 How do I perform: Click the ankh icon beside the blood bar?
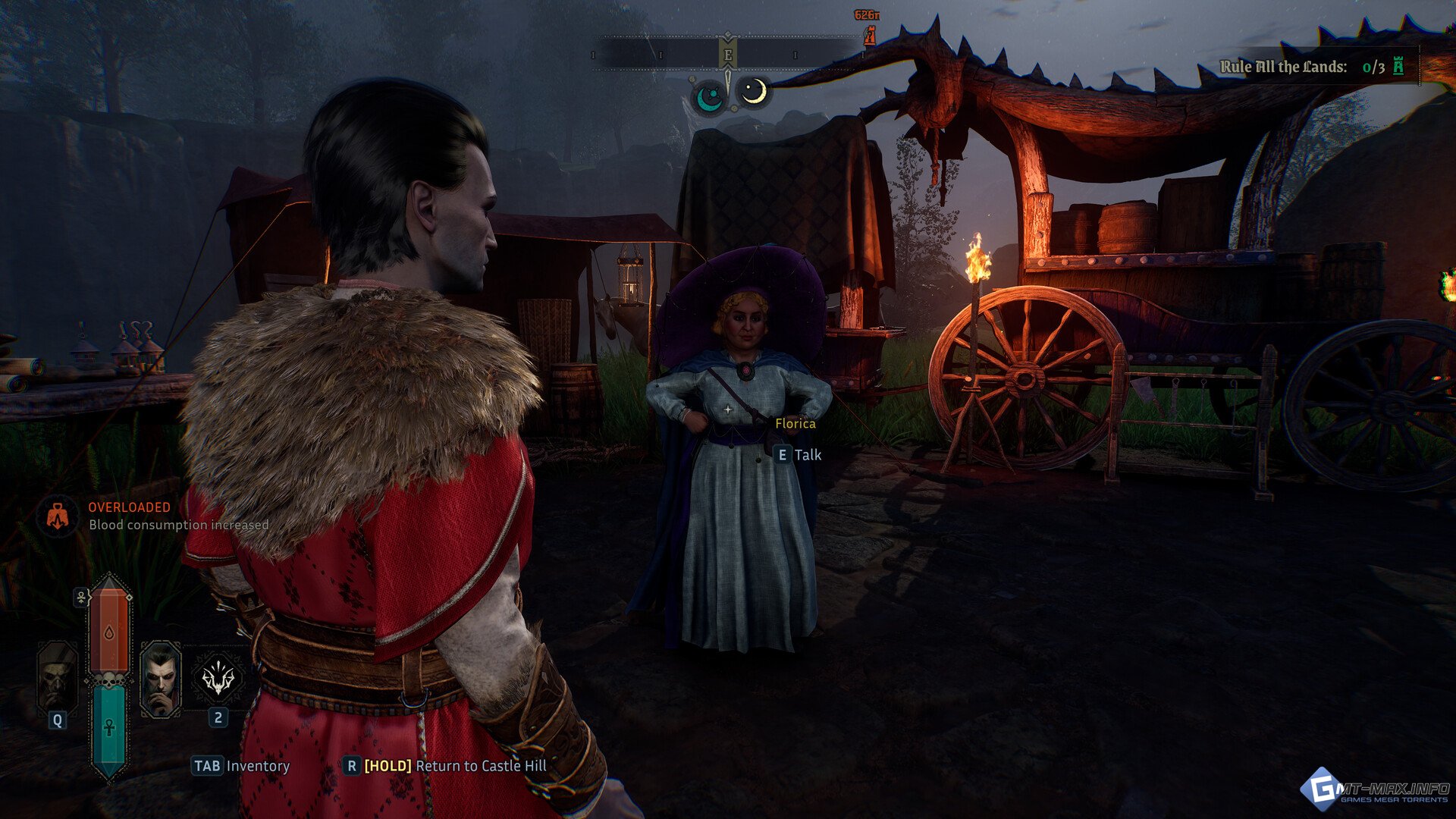[81, 598]
